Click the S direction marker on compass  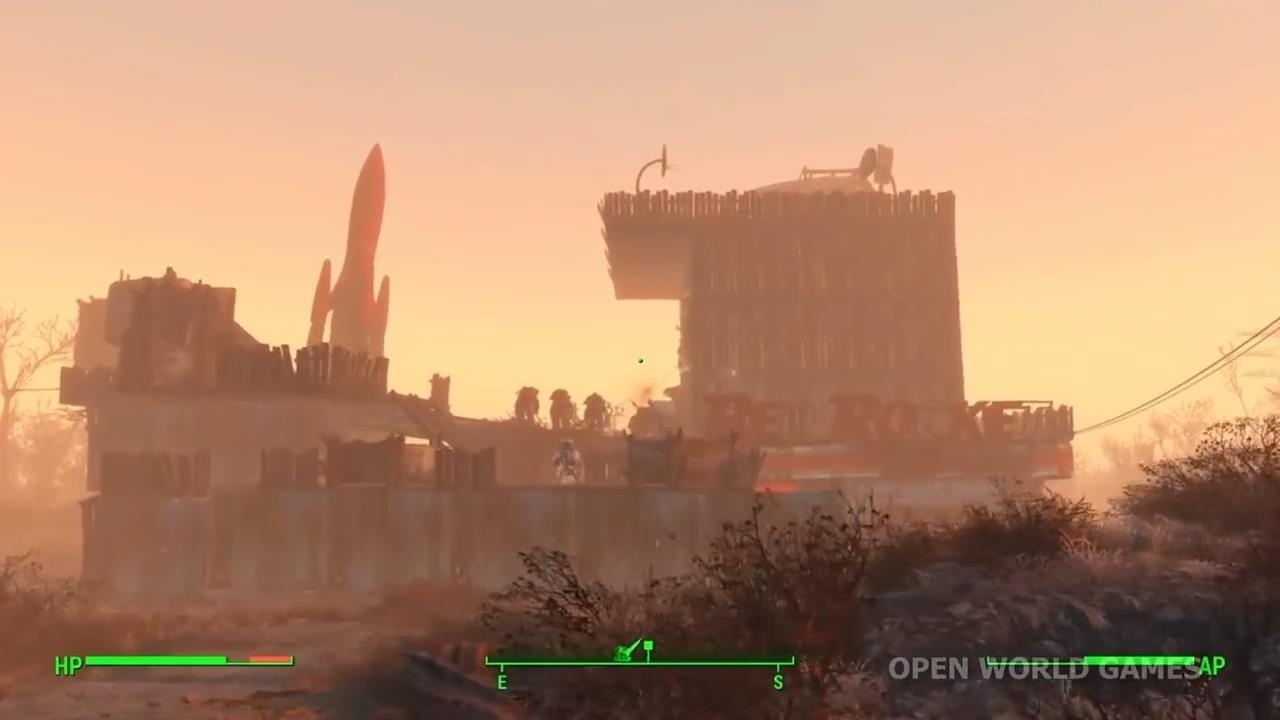[778, 682]
